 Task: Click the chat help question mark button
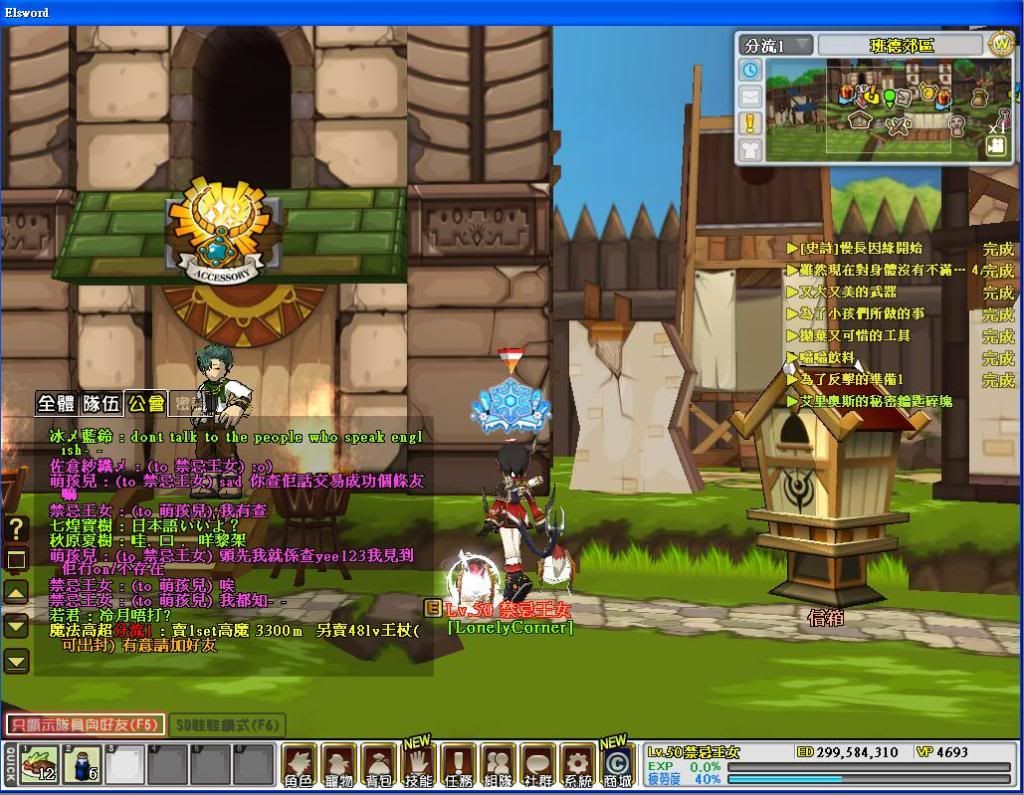pyautogui.click(x=16, y=528)
